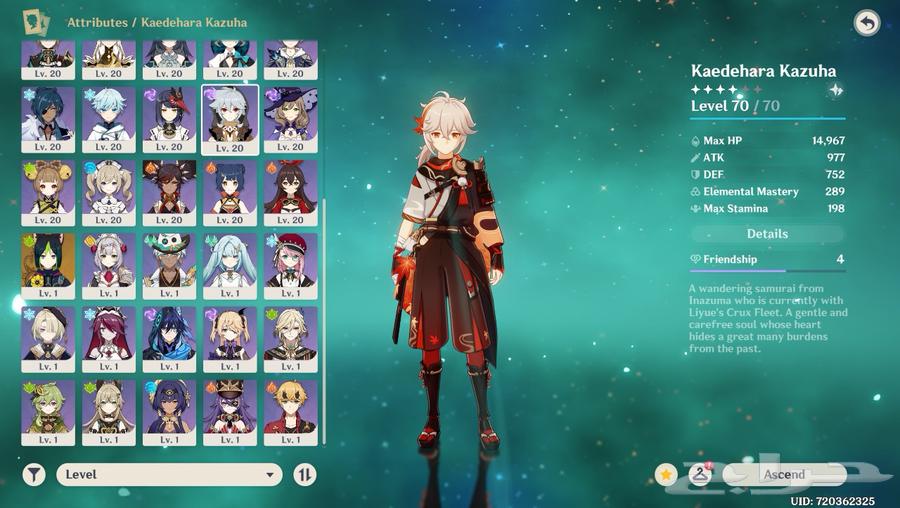
Task: Open the character filter funnel
Action: [35, 475]
